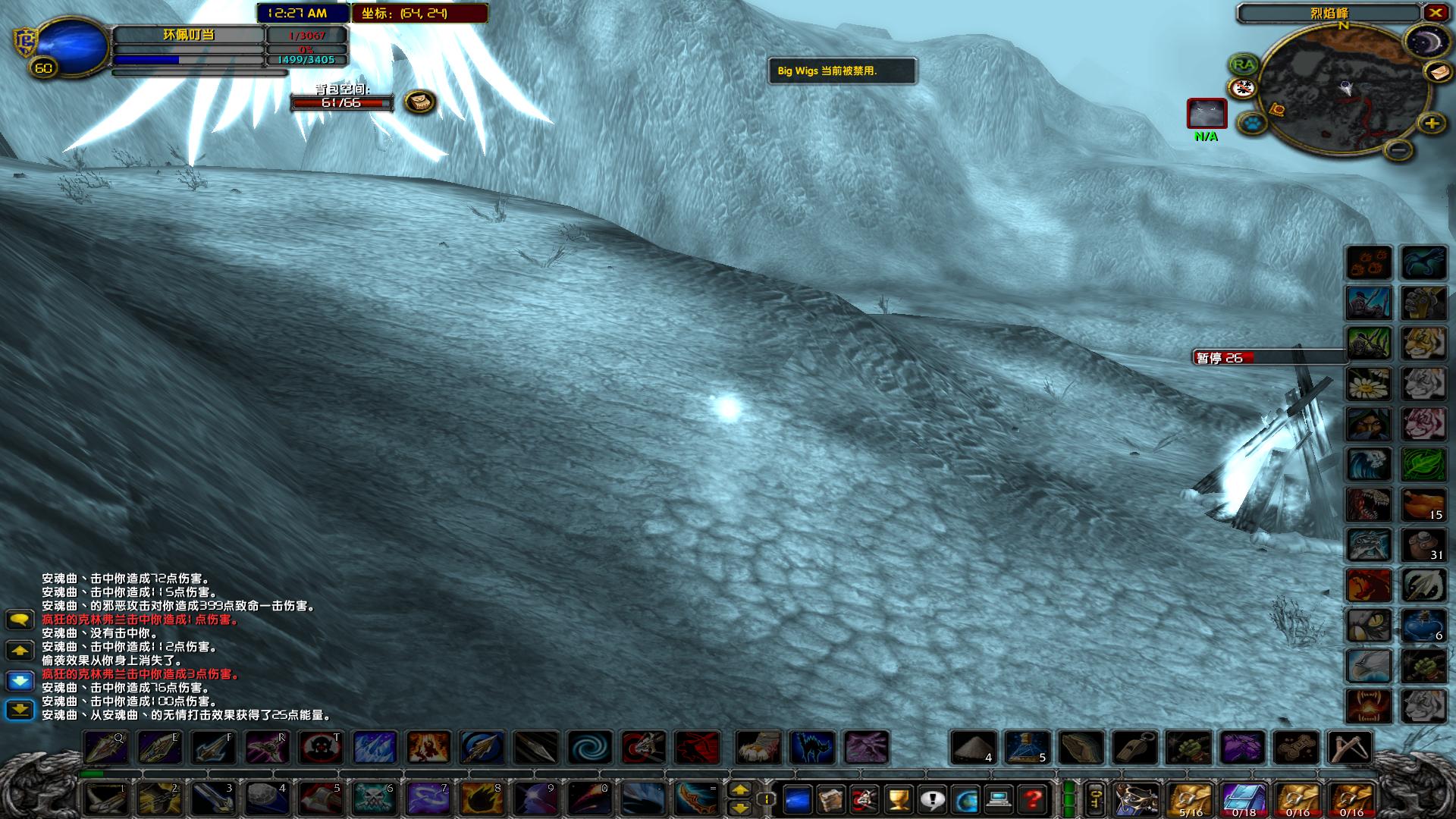Open the quest log exclamation-mark icon
Screen dimensions: 1456x819
tap(932, 800)
